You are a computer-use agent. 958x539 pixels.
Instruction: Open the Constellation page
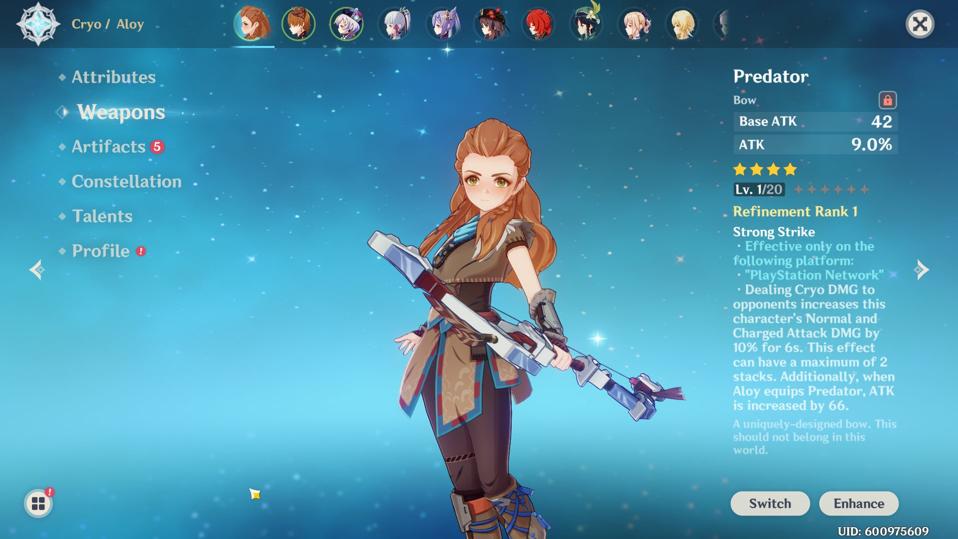[x=126, y=181]
